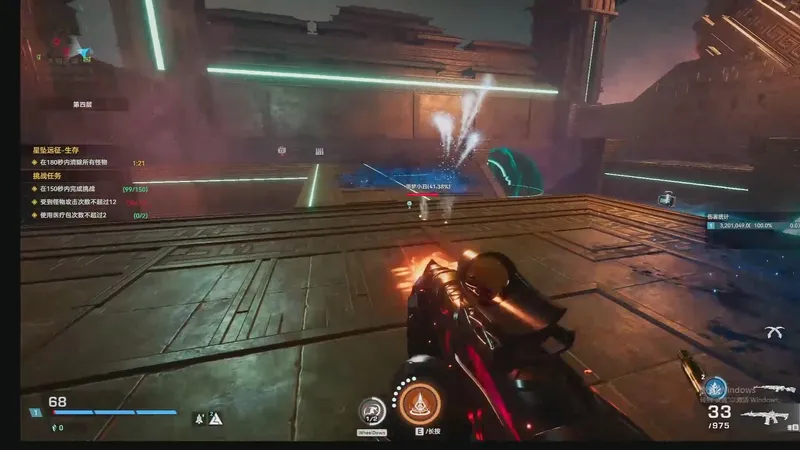Viewport: 800px width, 450px height.
Task: Click the 在150秒内完成挑战 challenge entry
Action: (70, 188)
